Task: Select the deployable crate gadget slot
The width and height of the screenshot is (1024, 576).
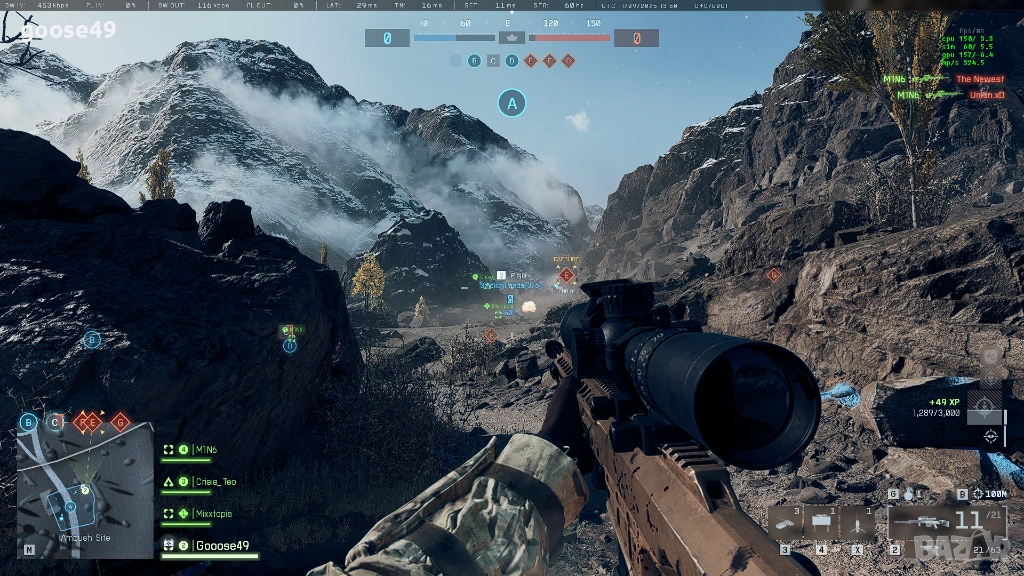Action: click(x=822, y=522)
